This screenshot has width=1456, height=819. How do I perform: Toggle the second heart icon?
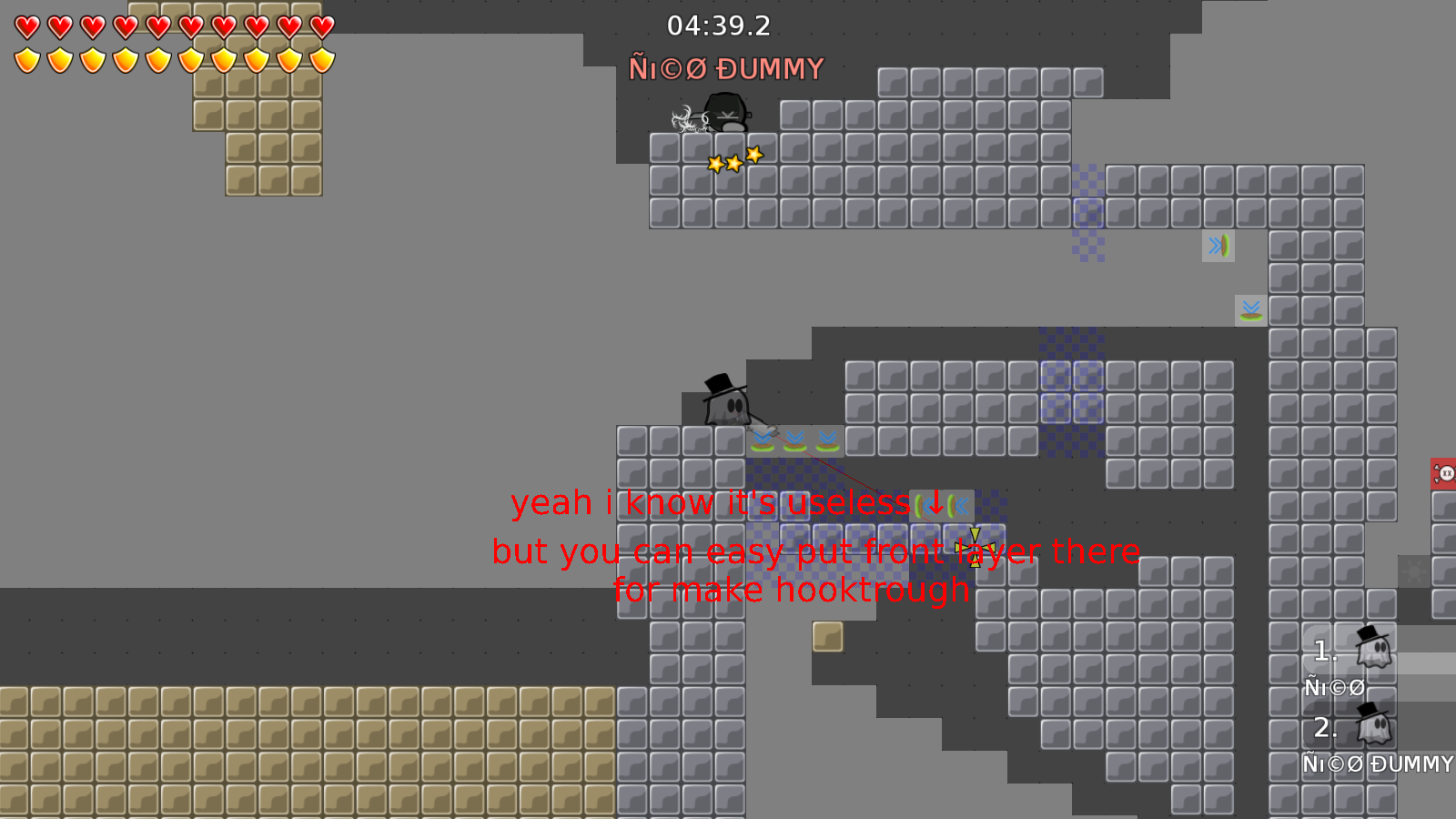pos(58,27)
